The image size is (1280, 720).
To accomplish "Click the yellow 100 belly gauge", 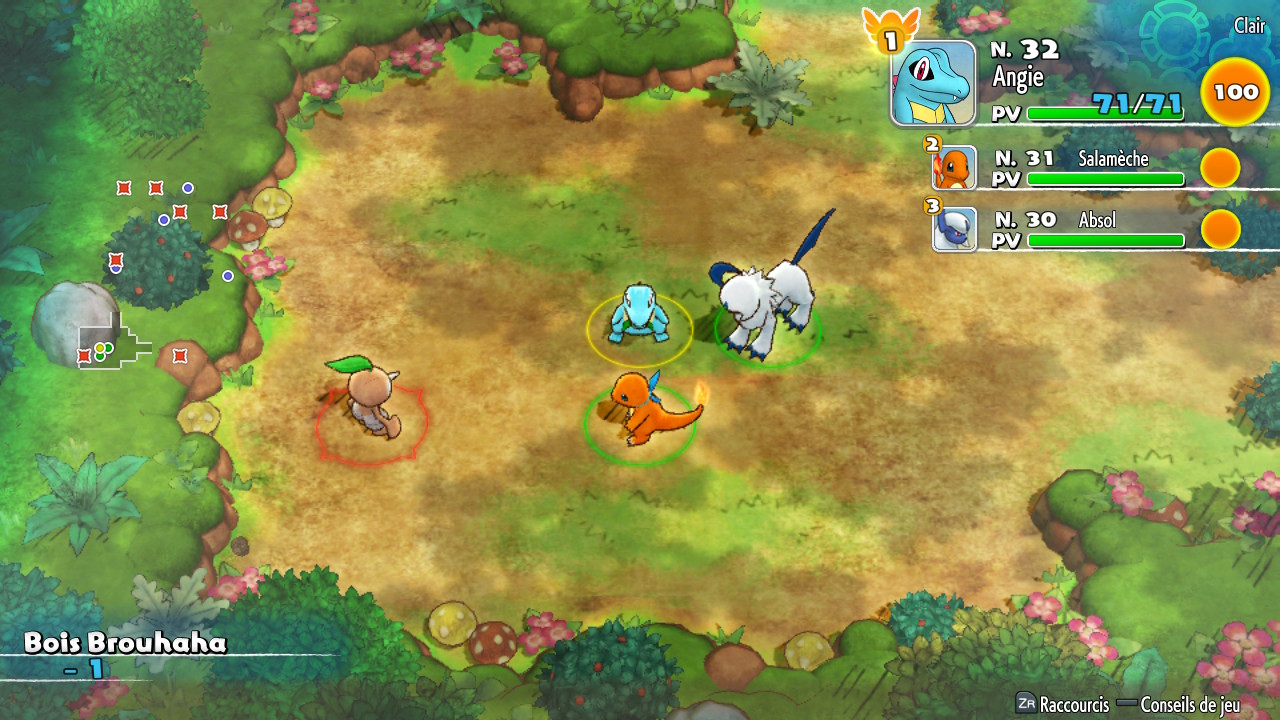I will pos(1235,92).
